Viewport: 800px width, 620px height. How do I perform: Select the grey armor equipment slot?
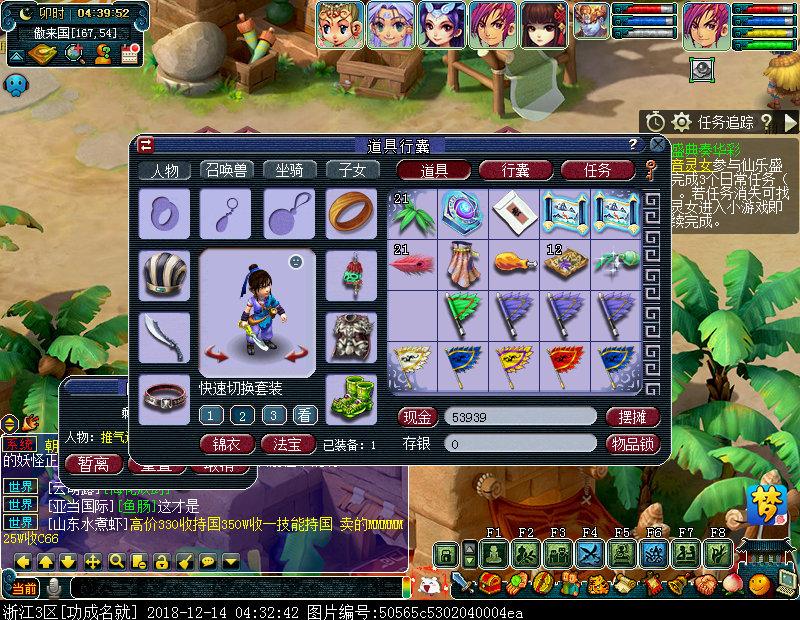(351, 337)
